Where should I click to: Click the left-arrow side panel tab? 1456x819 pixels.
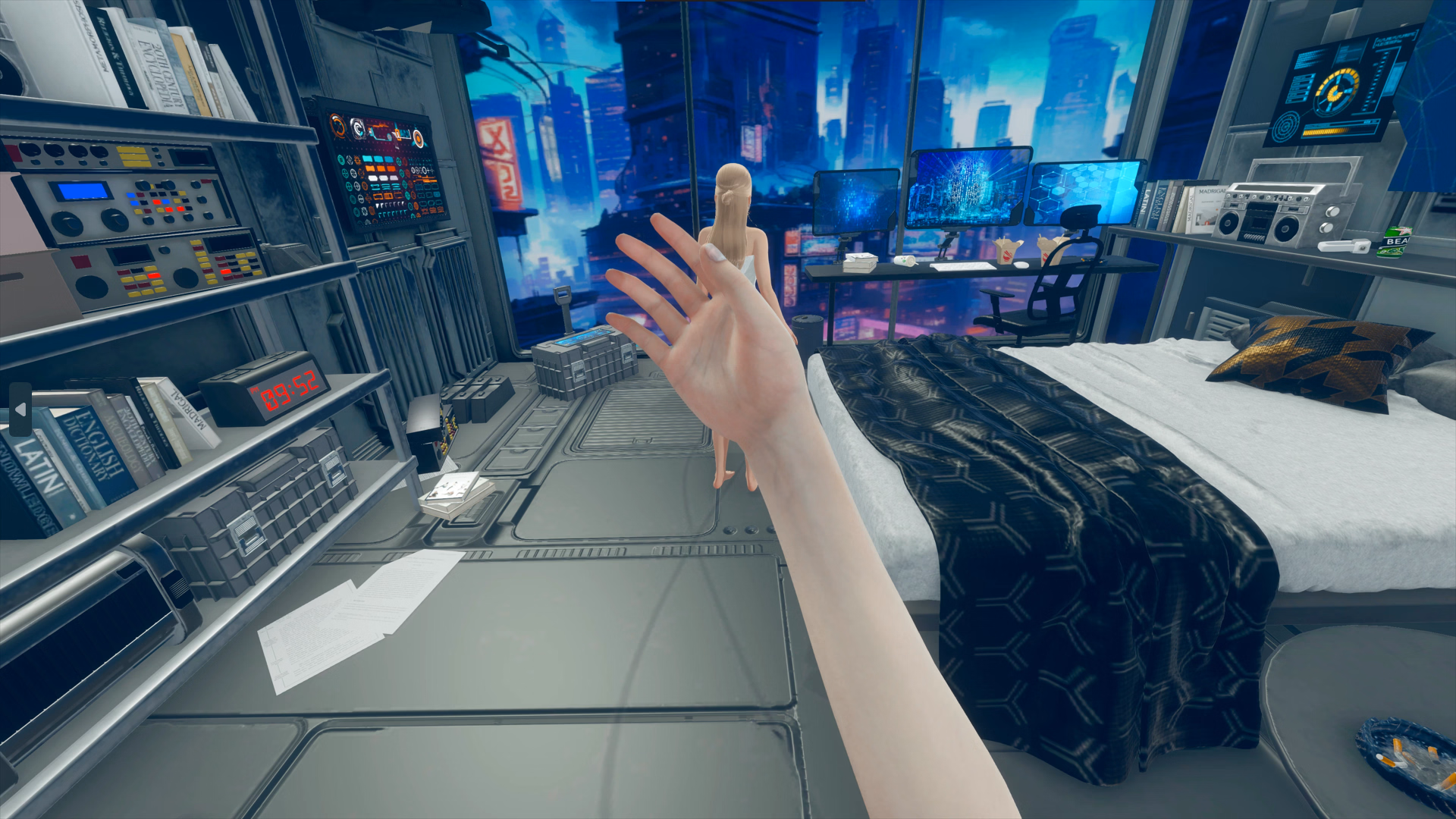tap(20, 409)
